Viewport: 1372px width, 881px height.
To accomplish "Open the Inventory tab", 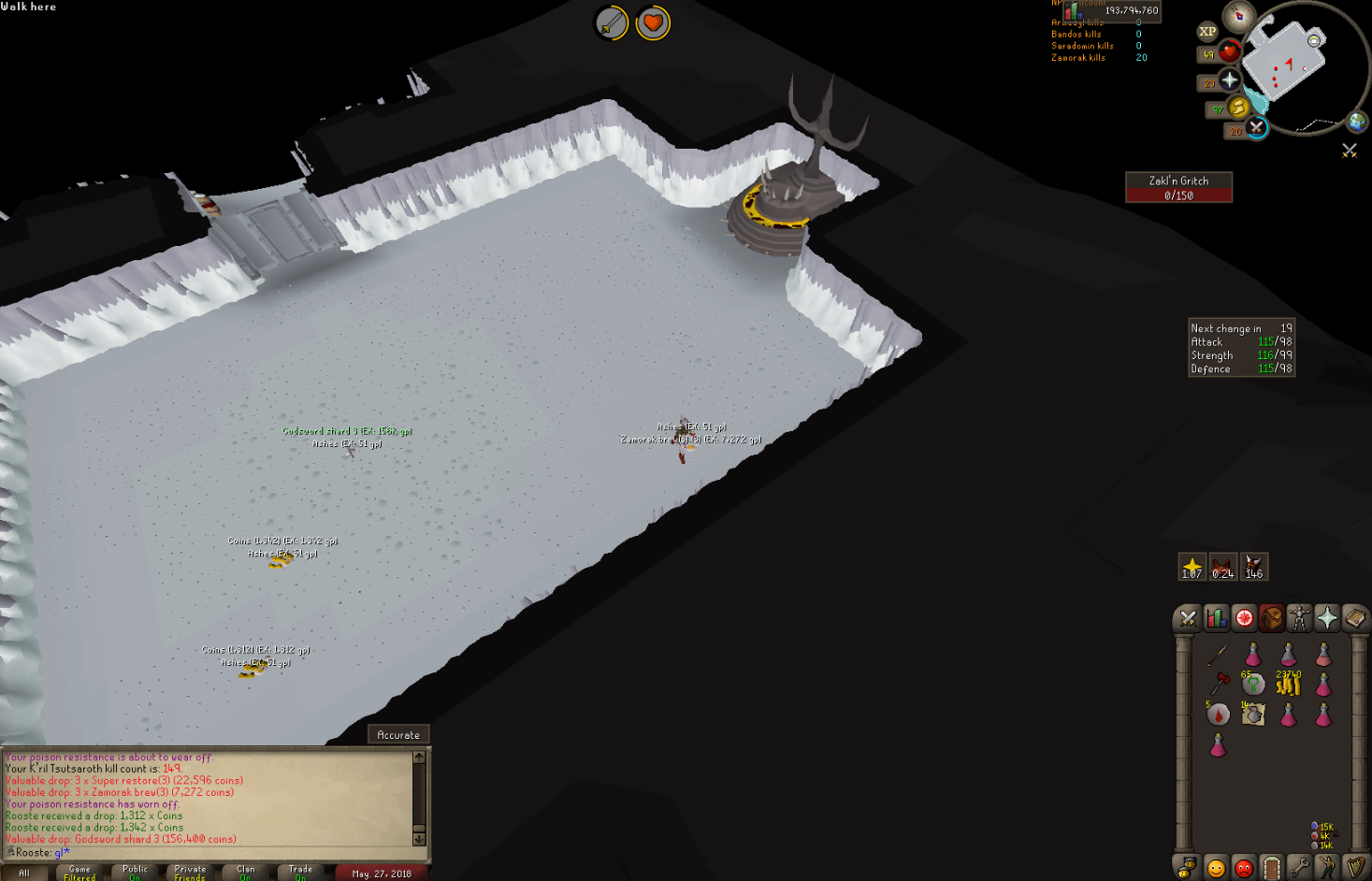I will click(x=1271, y=618).
